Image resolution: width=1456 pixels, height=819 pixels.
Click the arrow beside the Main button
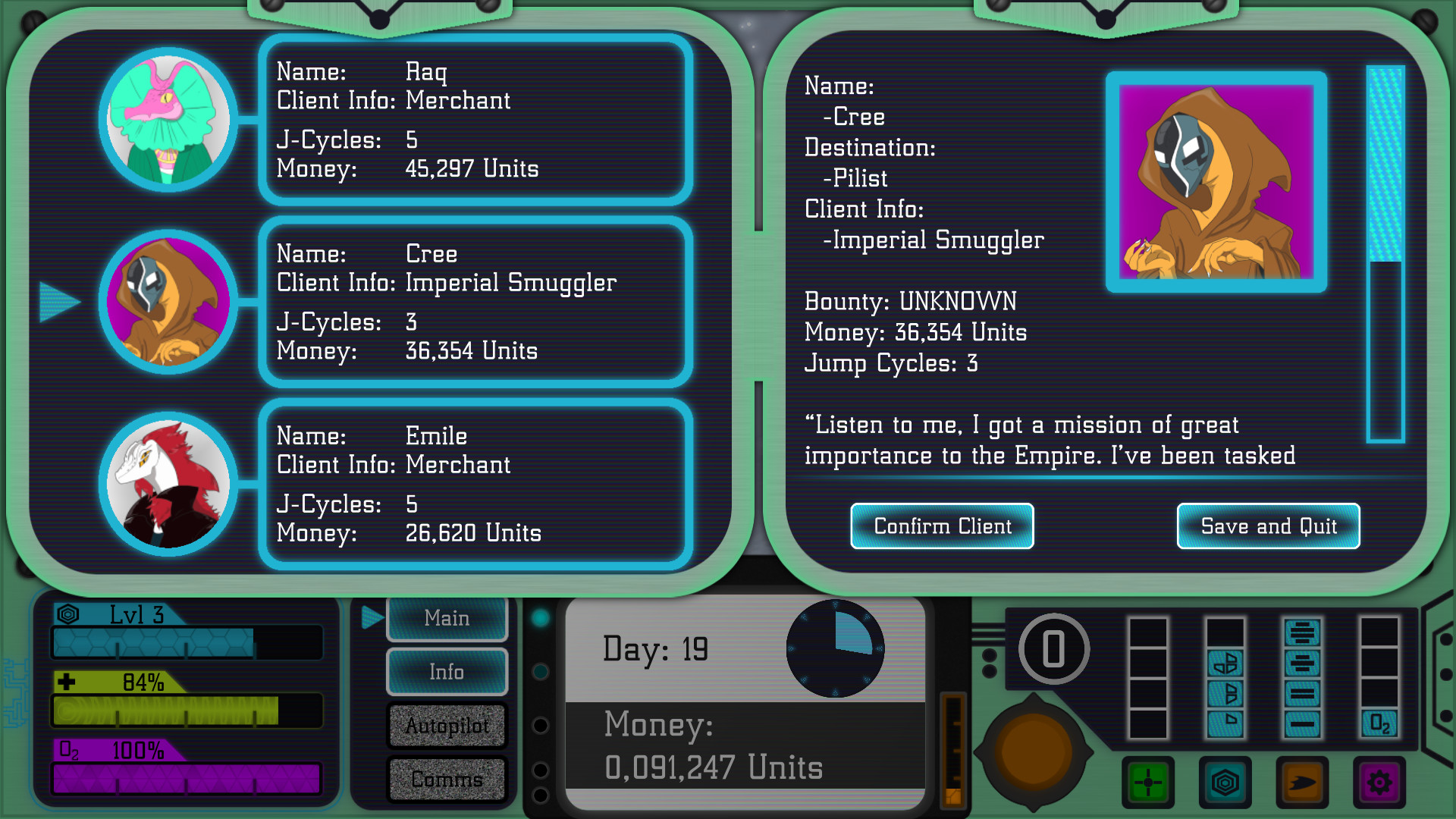(x=371, y=618)
